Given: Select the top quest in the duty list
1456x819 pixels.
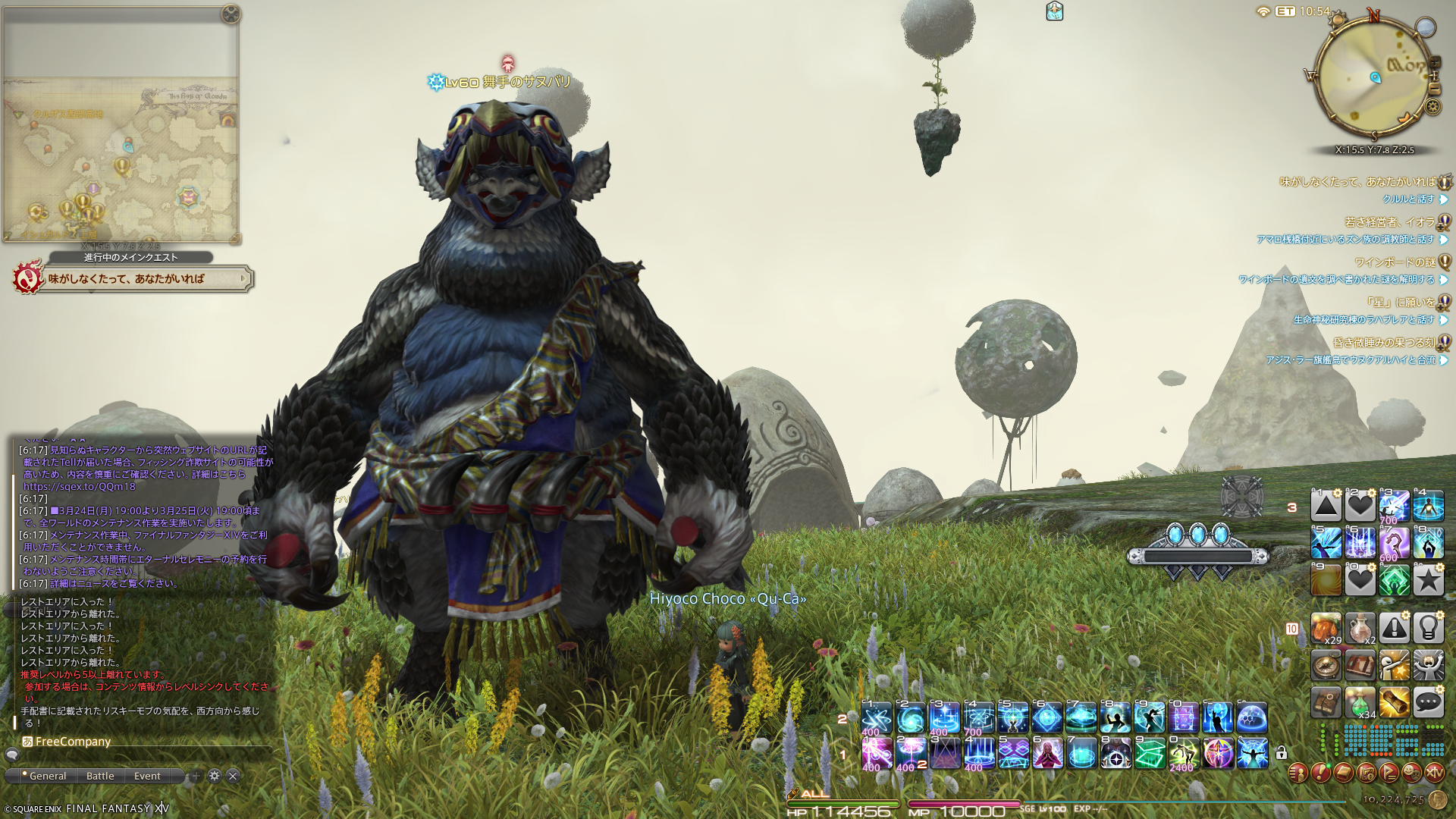Looking at the screenshot, I should pos(1357,182).
